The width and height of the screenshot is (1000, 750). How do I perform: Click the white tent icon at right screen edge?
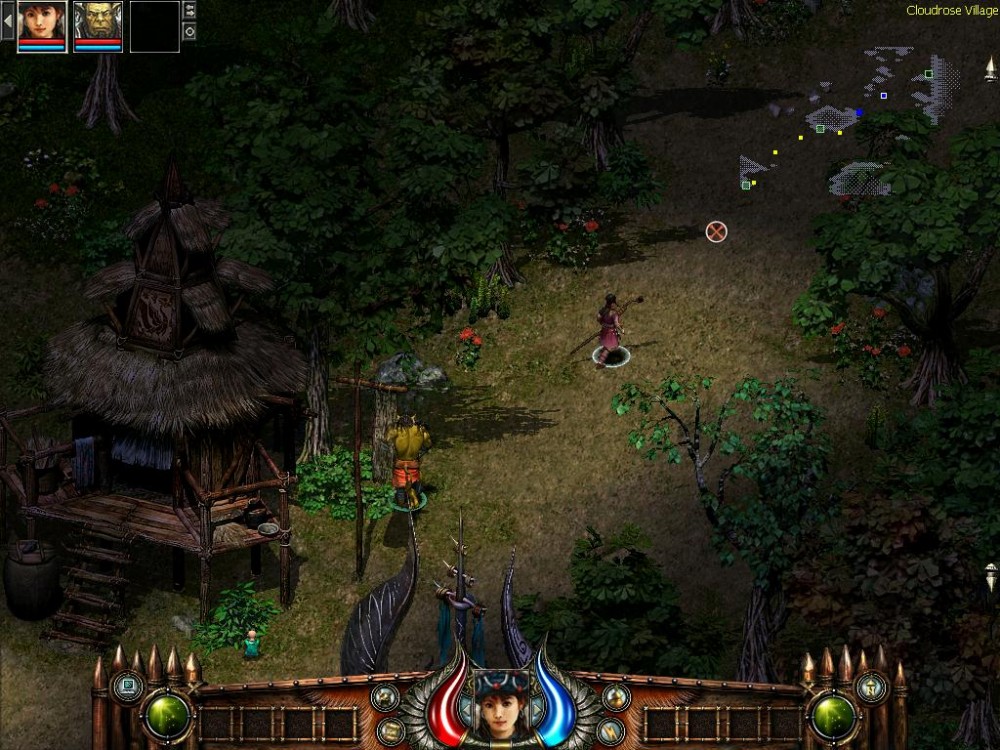[x=990, y=70]
